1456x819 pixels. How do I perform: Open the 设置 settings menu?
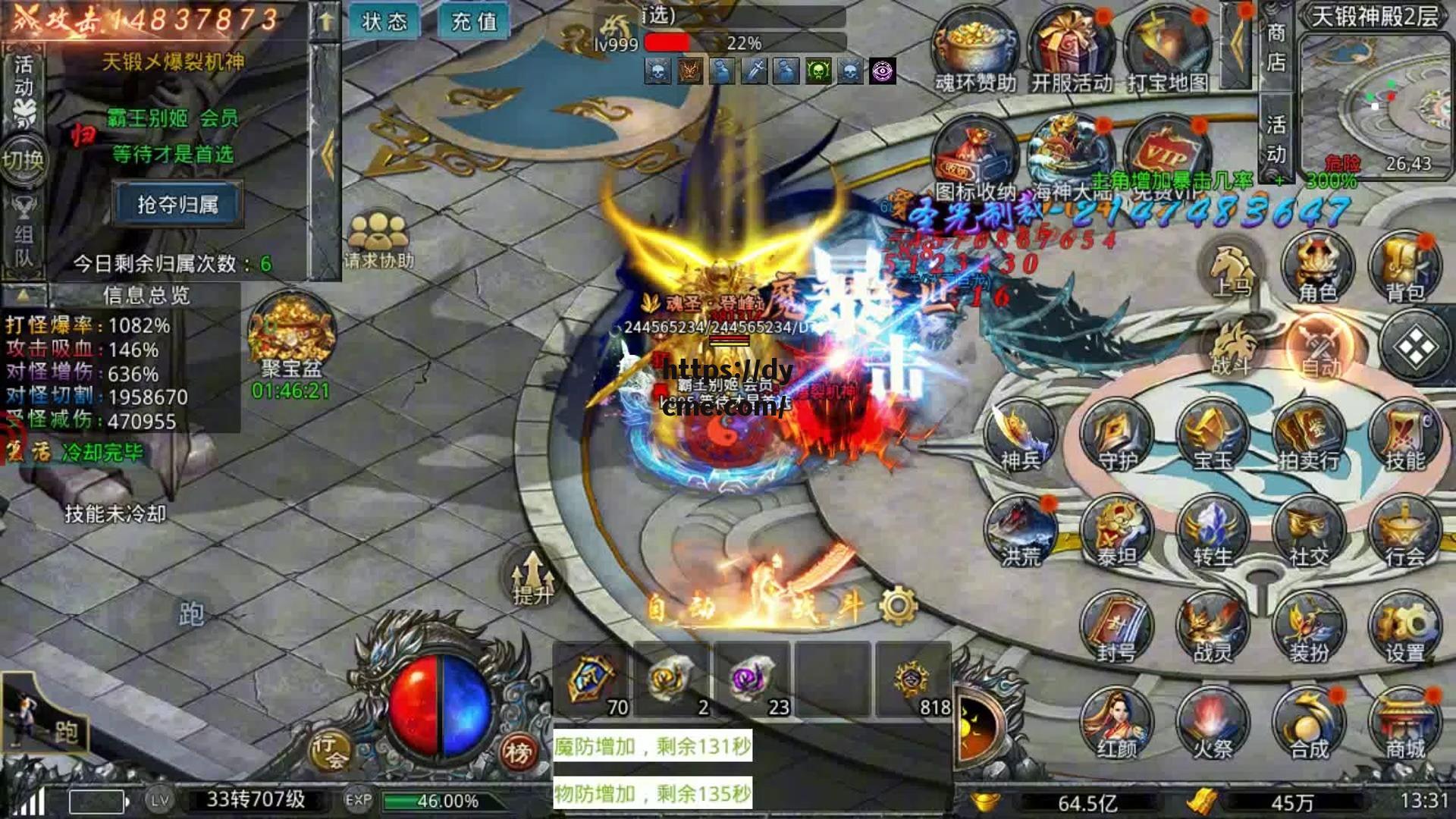point(1405,629)
